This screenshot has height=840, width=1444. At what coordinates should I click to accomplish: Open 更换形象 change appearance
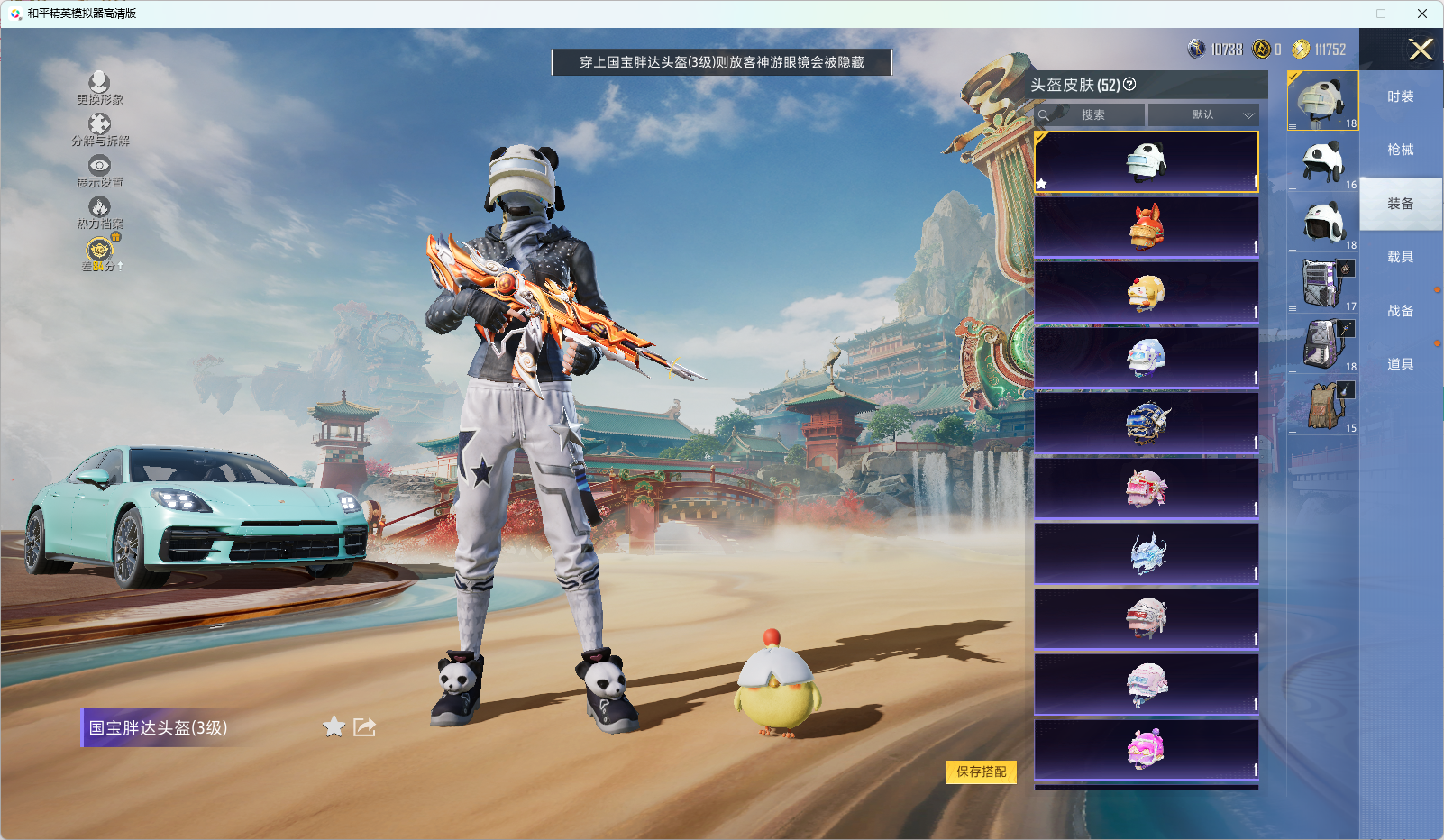pos(99,88)
